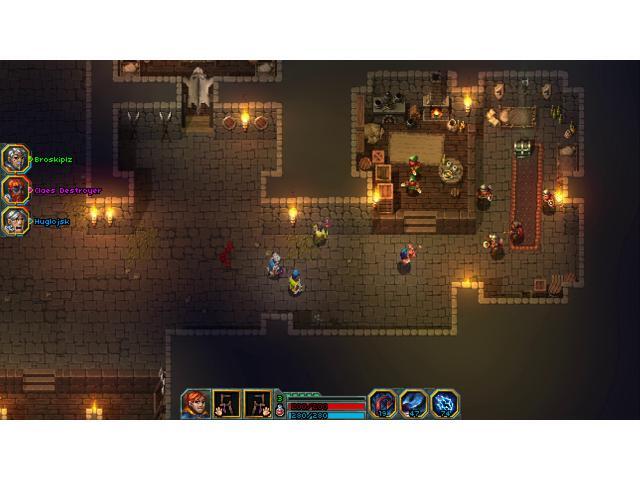Select Broskipiz's party portrait
Screen dimensions: 640x480
click(15, 159)
